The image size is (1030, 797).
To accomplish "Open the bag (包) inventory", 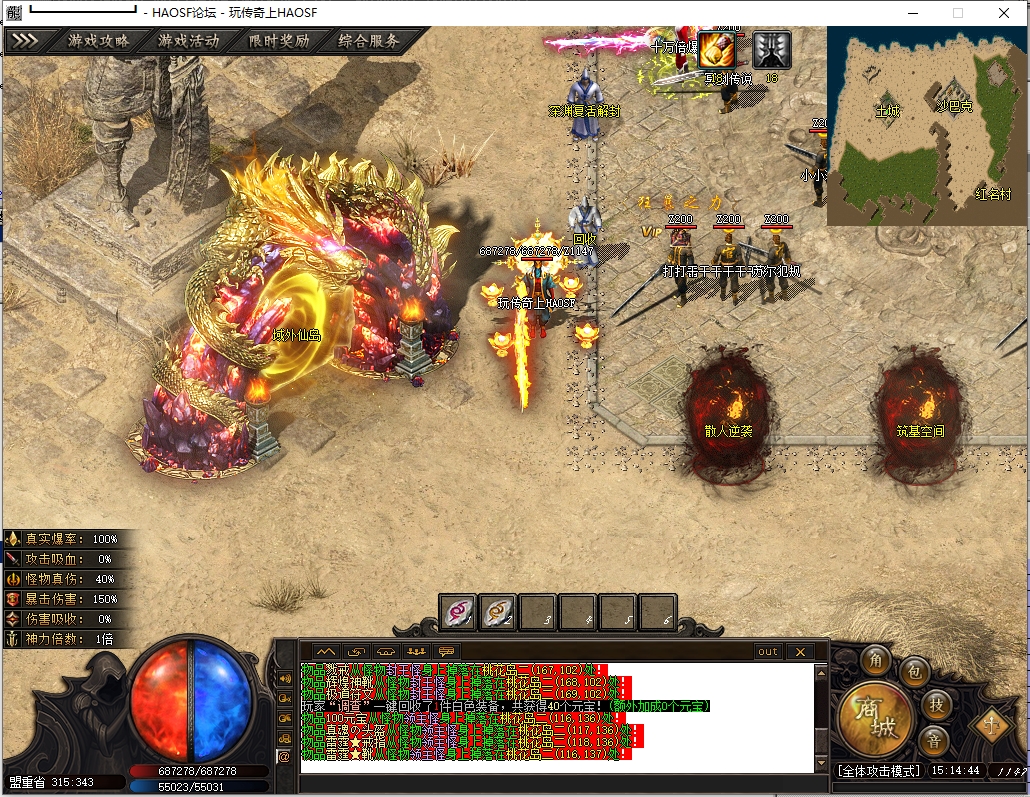I will [x=914, y=672].
